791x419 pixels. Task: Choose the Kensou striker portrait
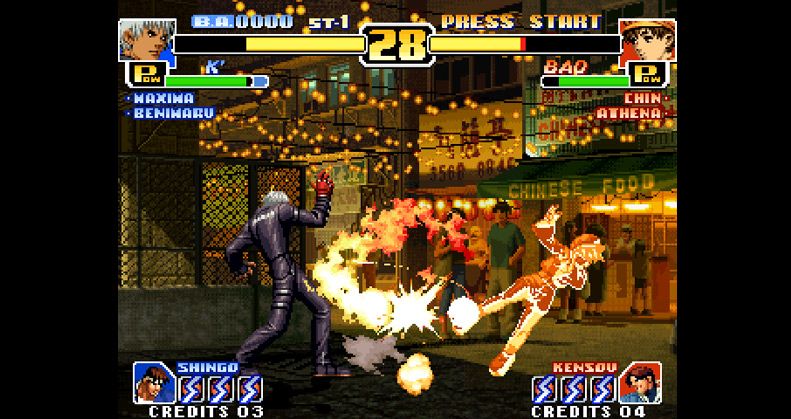[x=637, y=383]
